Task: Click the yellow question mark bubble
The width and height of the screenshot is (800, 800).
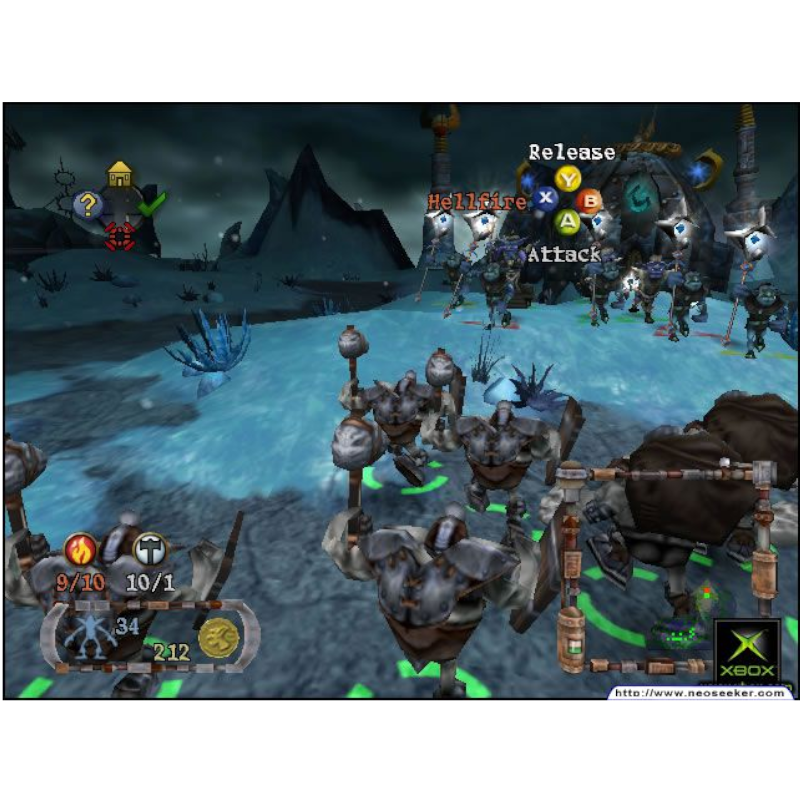Action: click(88, 205)
